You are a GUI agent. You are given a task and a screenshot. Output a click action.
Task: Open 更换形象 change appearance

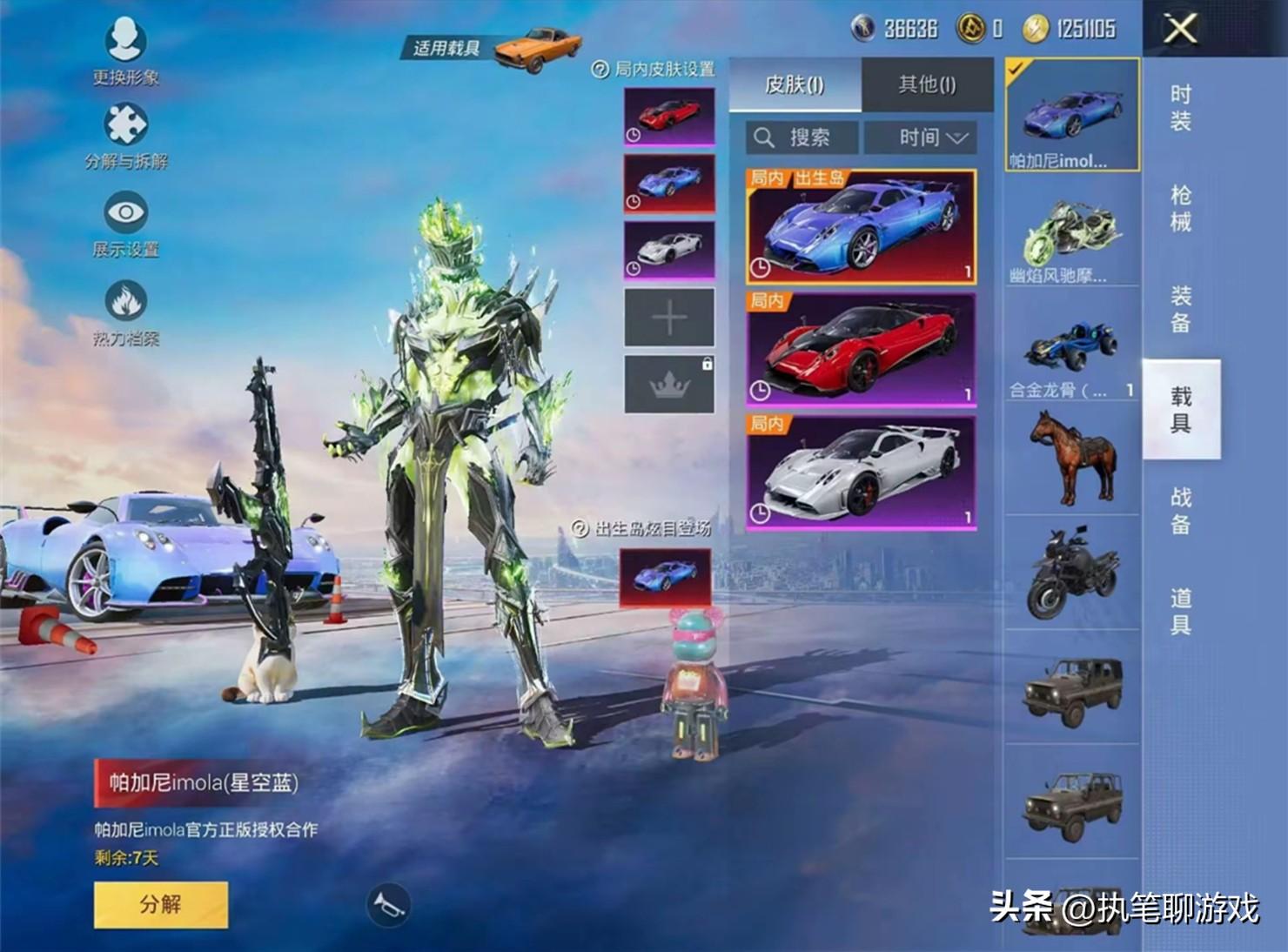pos(125,50)
